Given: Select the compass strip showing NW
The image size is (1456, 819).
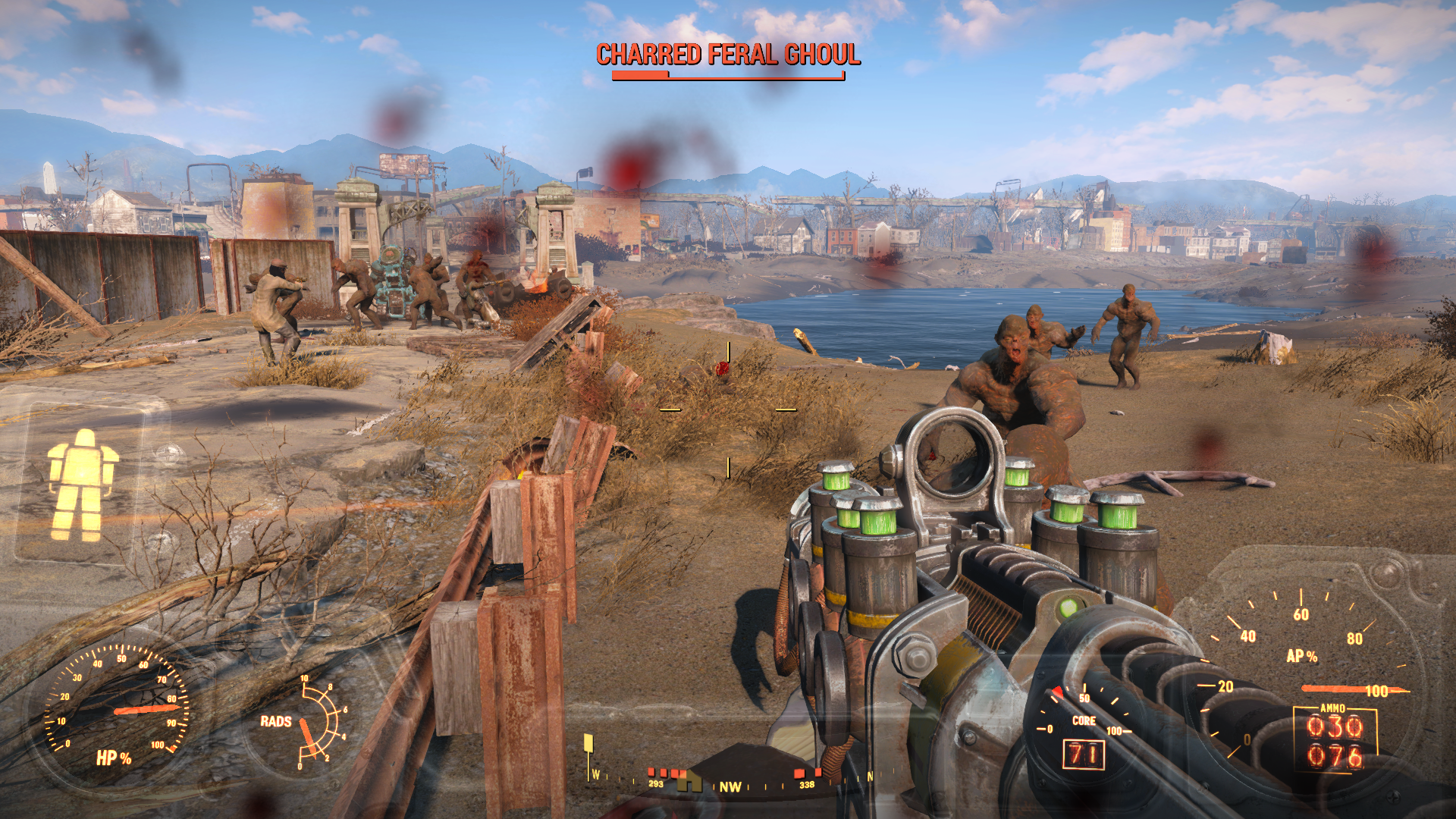Looking at the screenshot, I should tap(730, 786).
